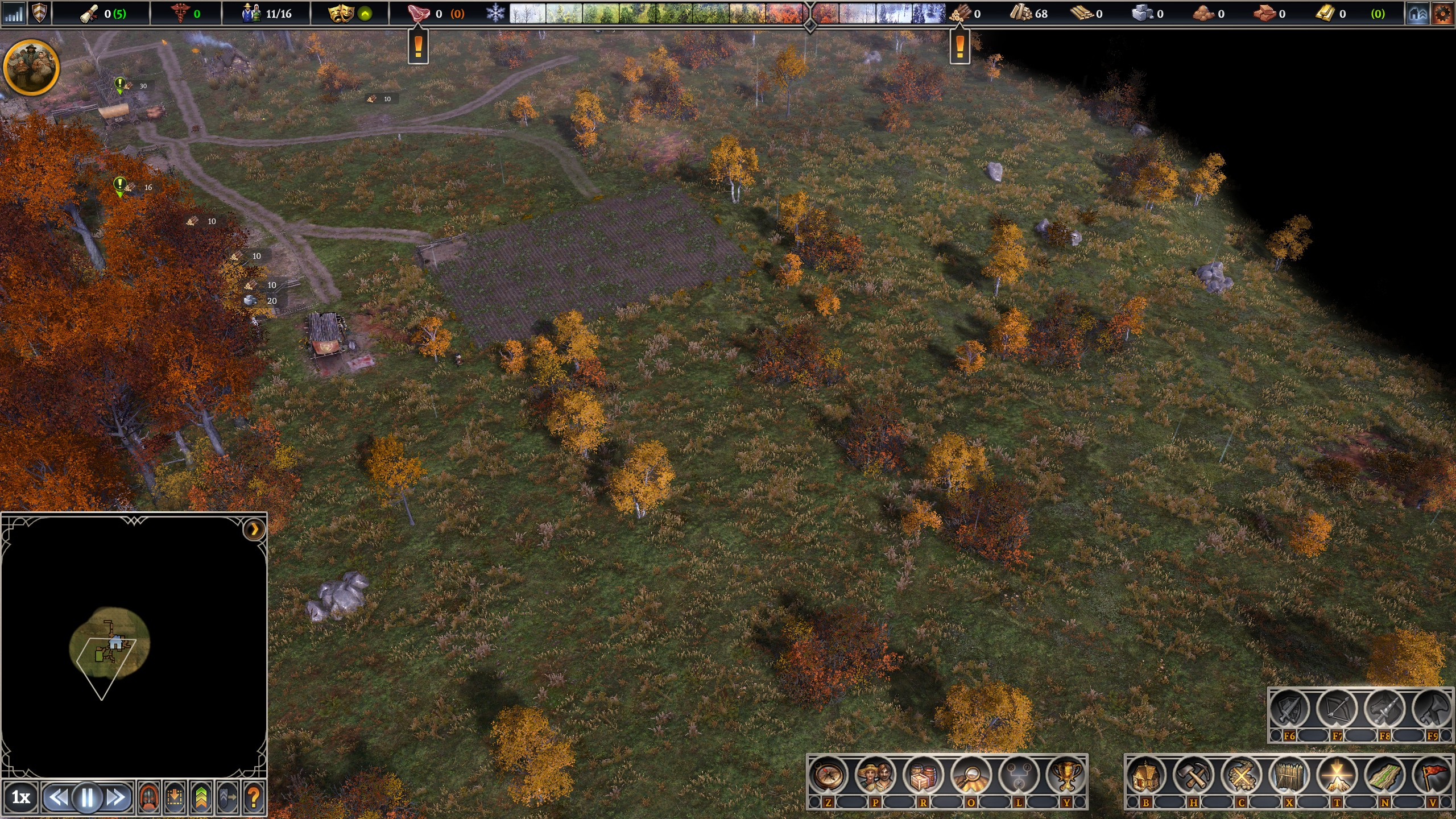Open the house building menu
This screenshot has width=1456, height=819.
point(1146,775)
